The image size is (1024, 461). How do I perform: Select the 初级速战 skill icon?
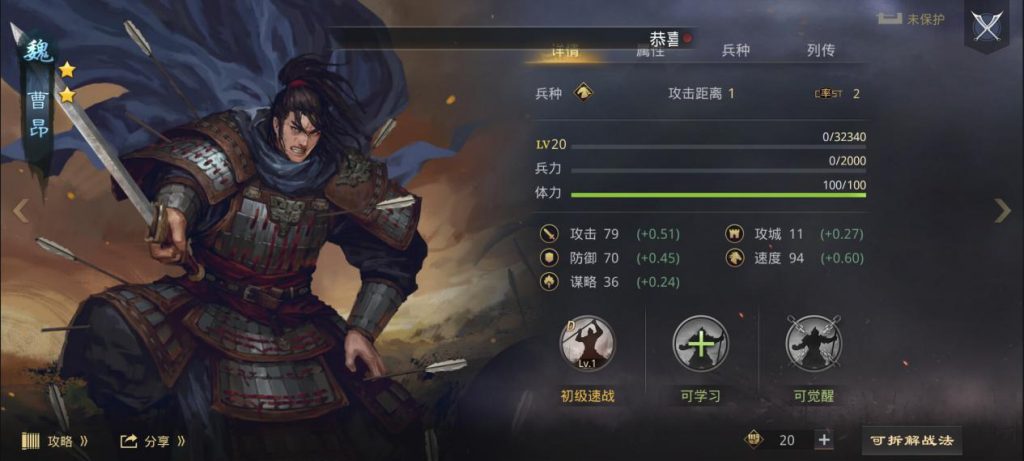pos(587,345)
